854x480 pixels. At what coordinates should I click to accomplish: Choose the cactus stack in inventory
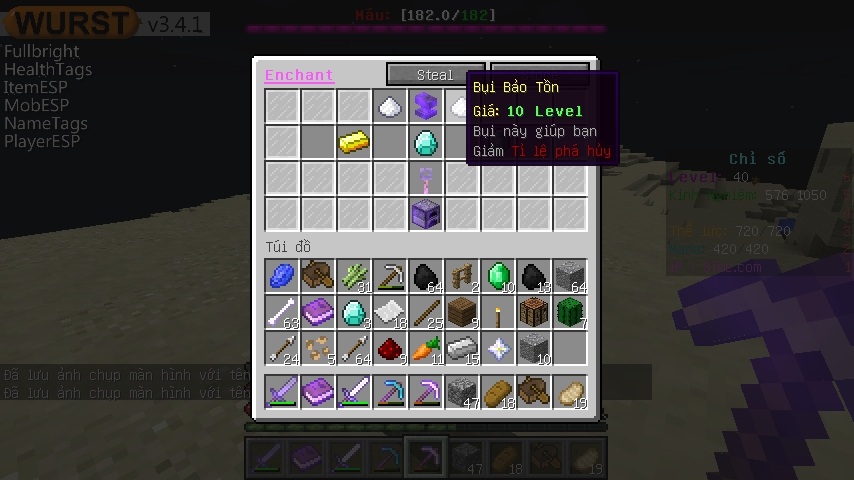click(x=570, y=312)
